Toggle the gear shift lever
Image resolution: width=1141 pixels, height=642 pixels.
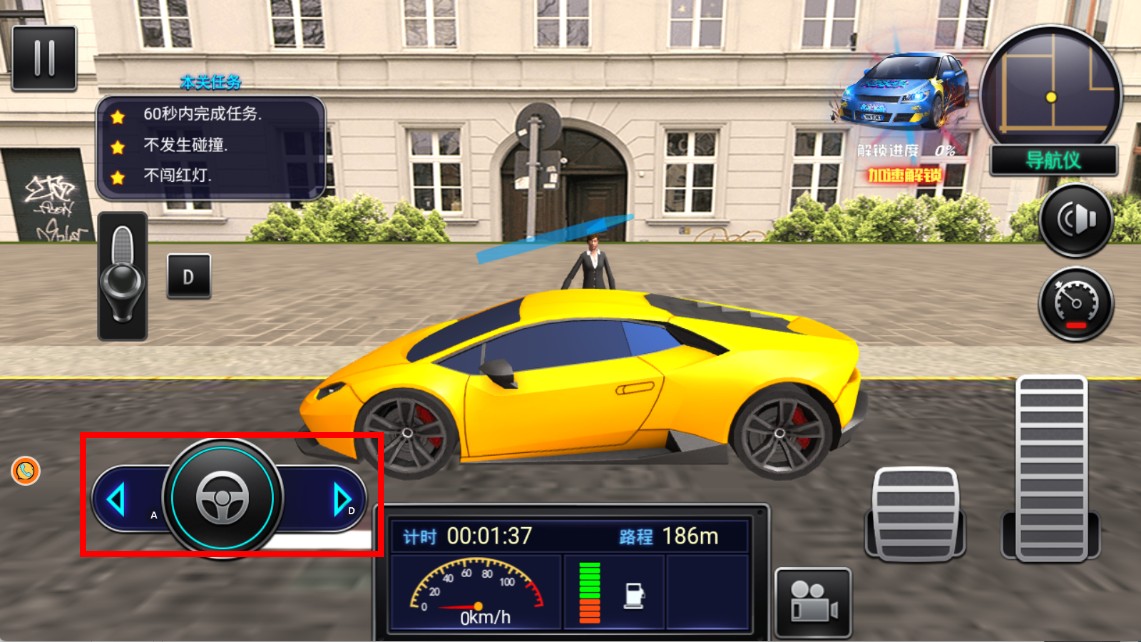pos(122,275)
